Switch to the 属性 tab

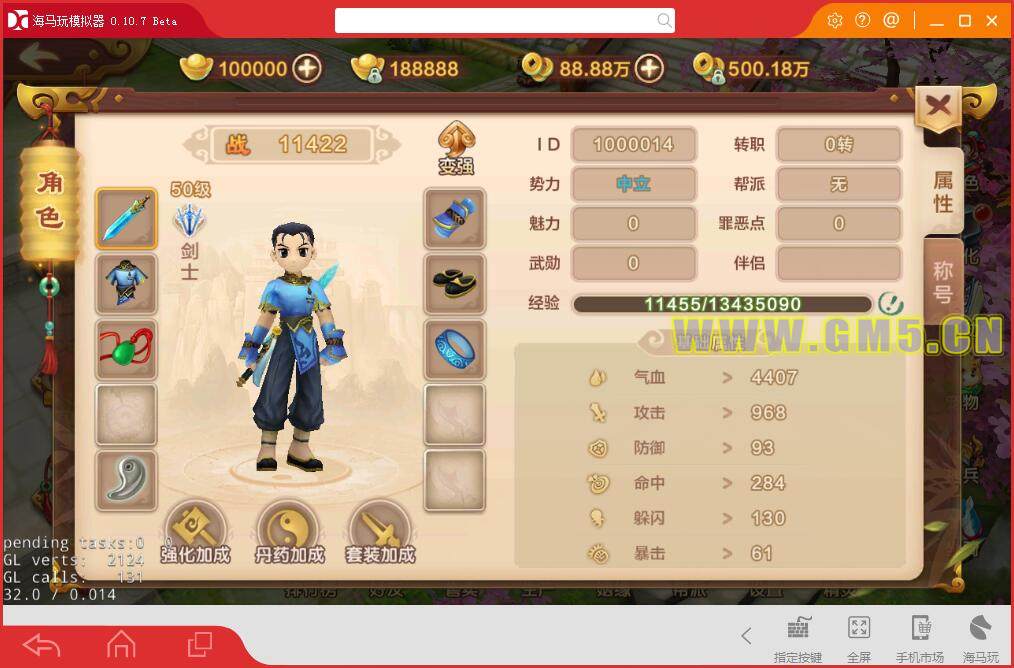click(x=943, y=191)
